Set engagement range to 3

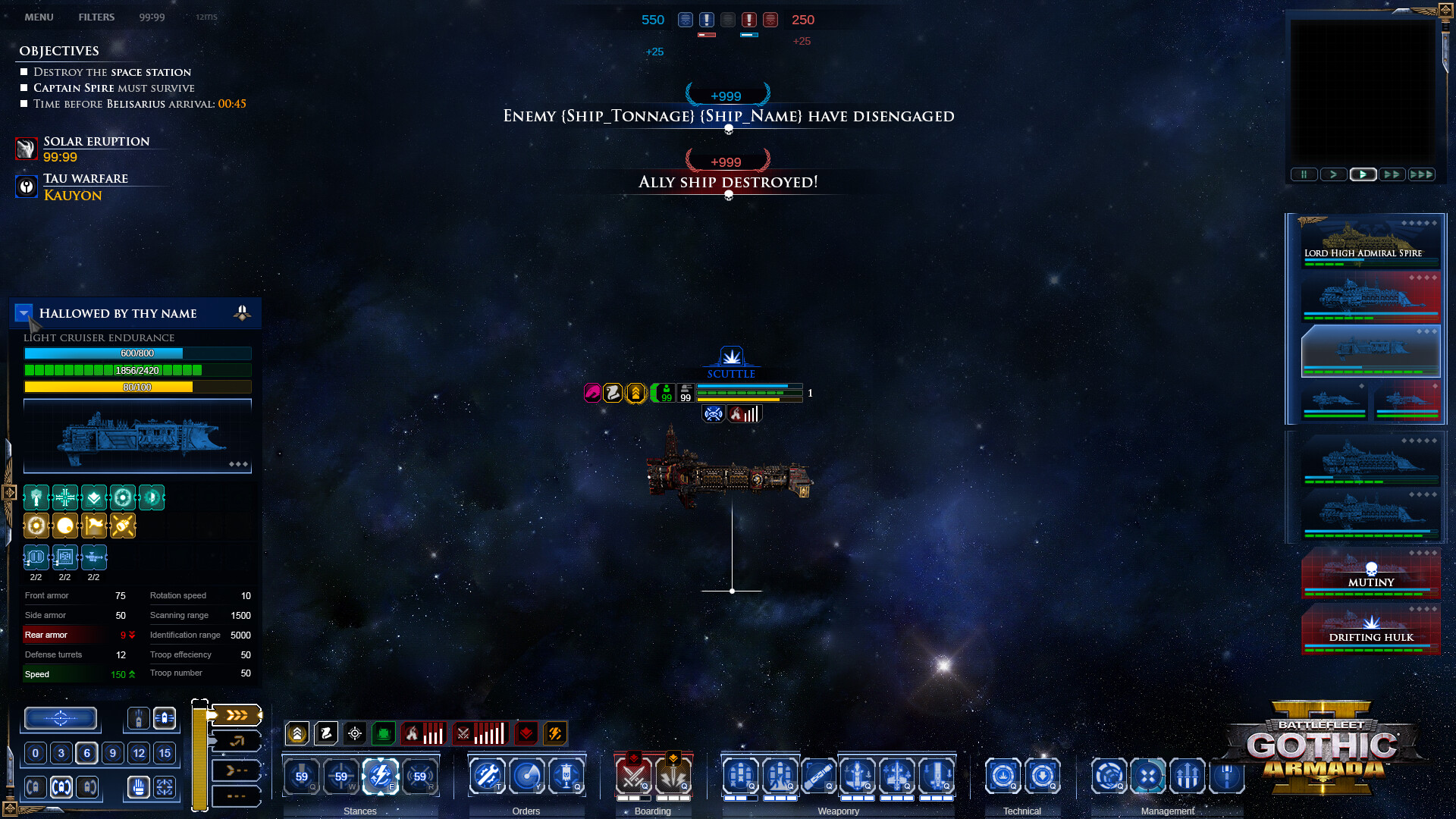click(61, 753)
